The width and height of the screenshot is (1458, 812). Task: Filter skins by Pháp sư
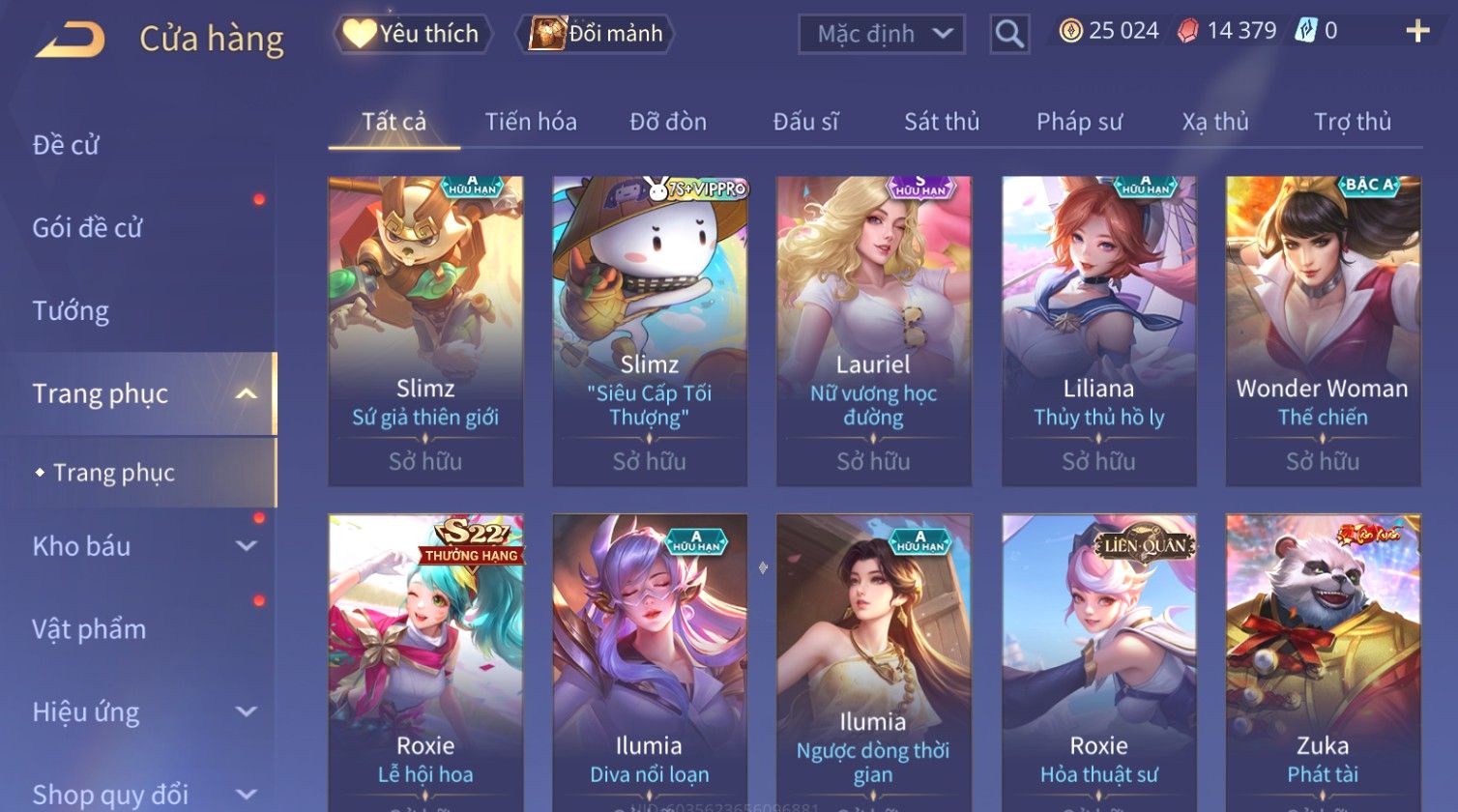(1079, 122)
